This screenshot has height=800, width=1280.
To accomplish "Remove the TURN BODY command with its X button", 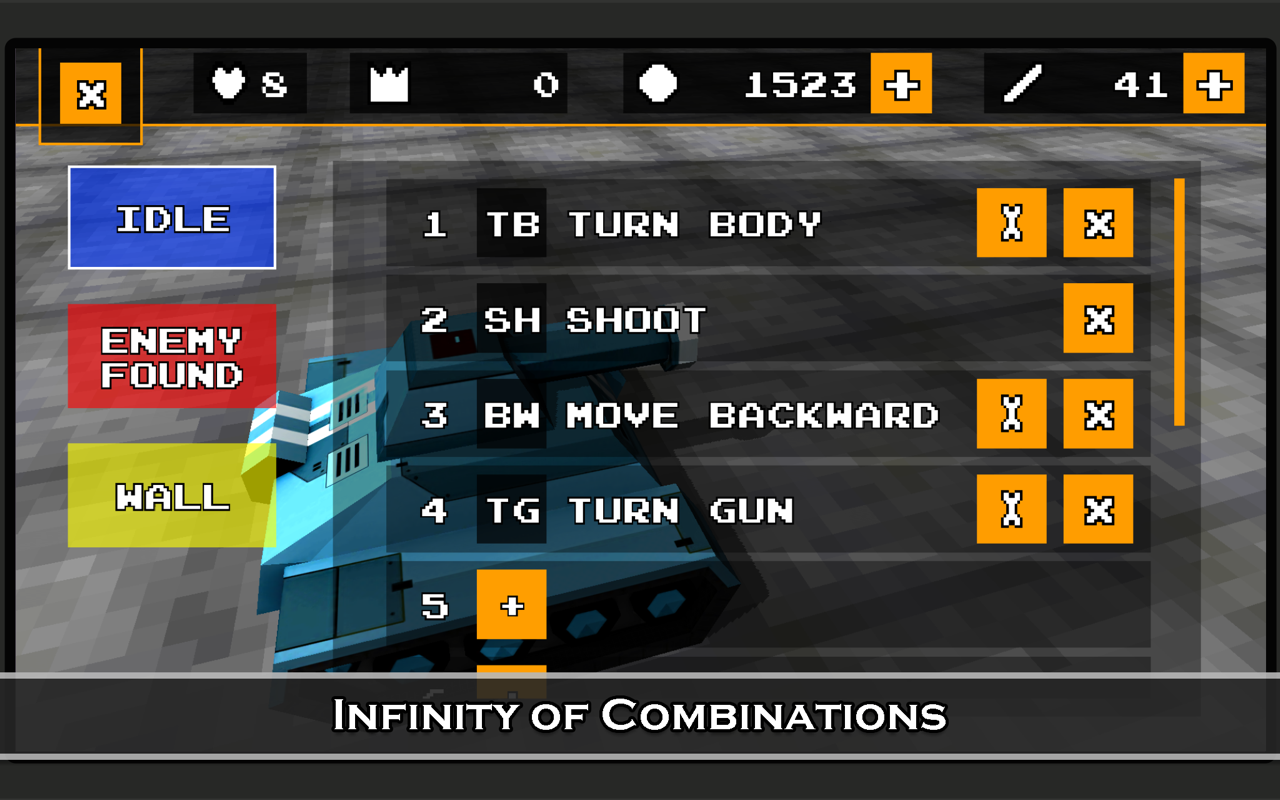I will [x=1098, y=224].
